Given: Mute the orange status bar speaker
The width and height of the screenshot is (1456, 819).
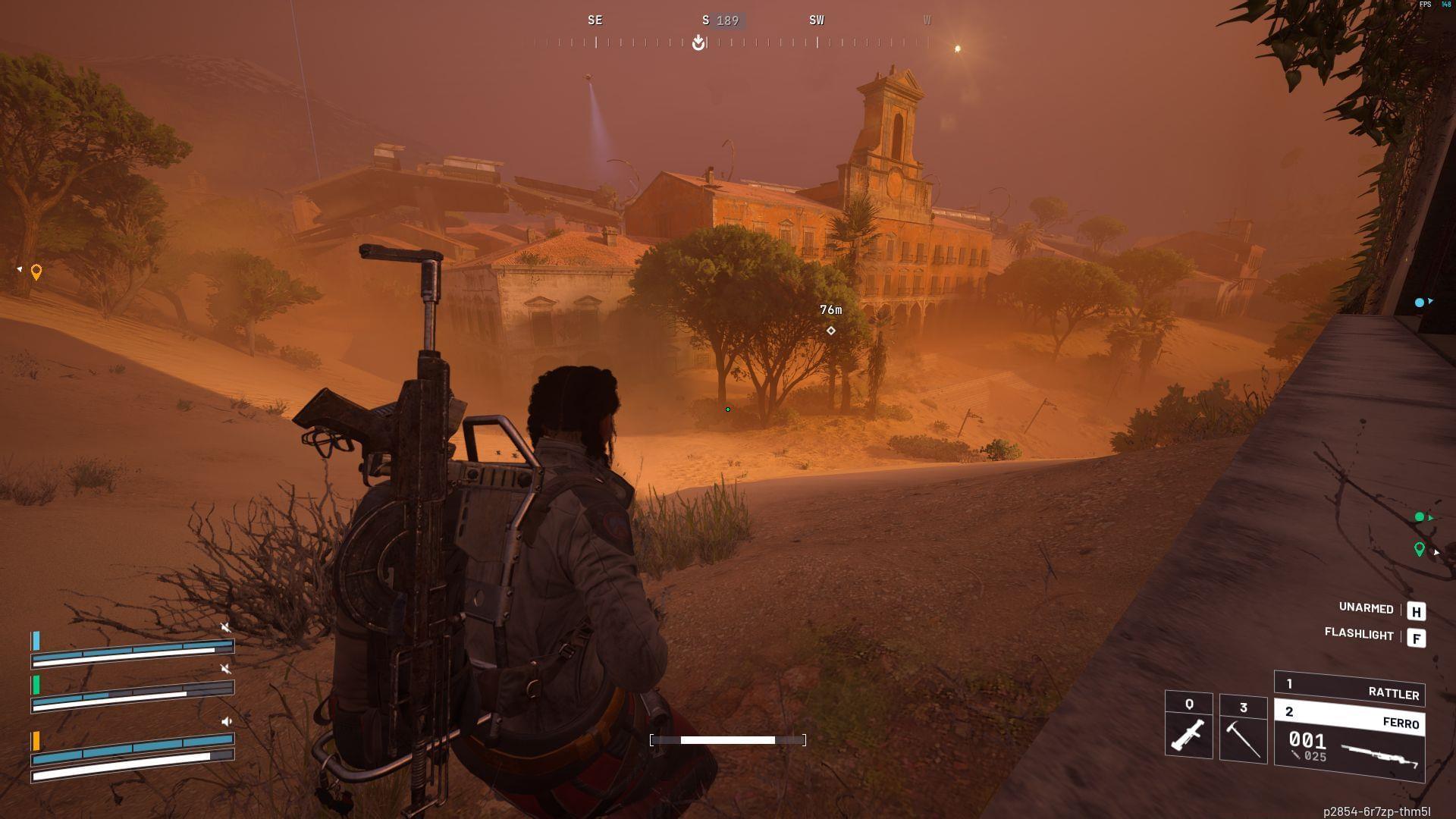Looking at the screenshot, I should pos(225,721).
